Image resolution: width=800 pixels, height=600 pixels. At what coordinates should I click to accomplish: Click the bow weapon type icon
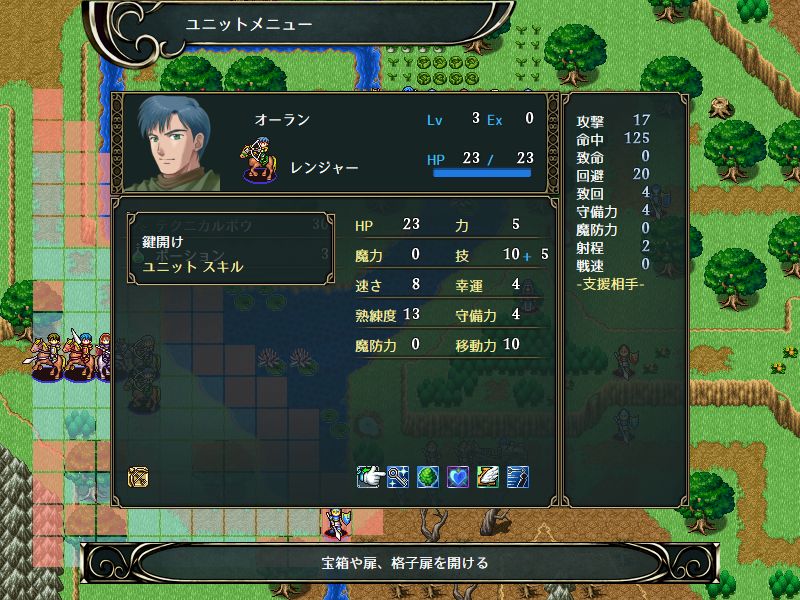pos(139,477)
